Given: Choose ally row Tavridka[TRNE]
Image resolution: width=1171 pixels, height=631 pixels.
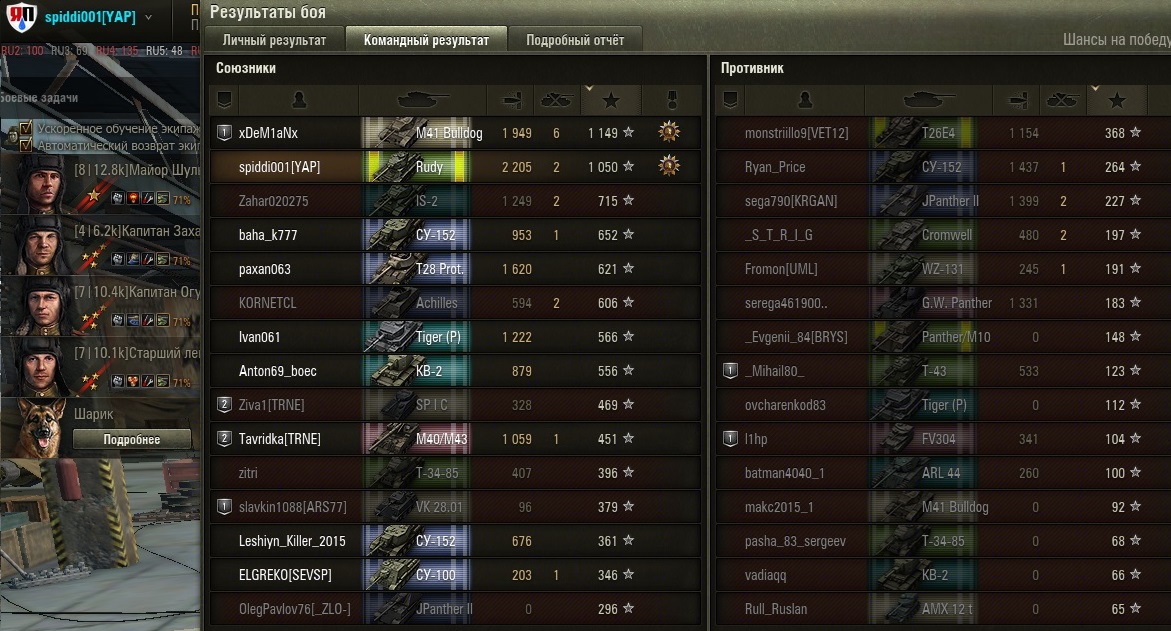Looking at the screenshot, I should pos(280,439).
